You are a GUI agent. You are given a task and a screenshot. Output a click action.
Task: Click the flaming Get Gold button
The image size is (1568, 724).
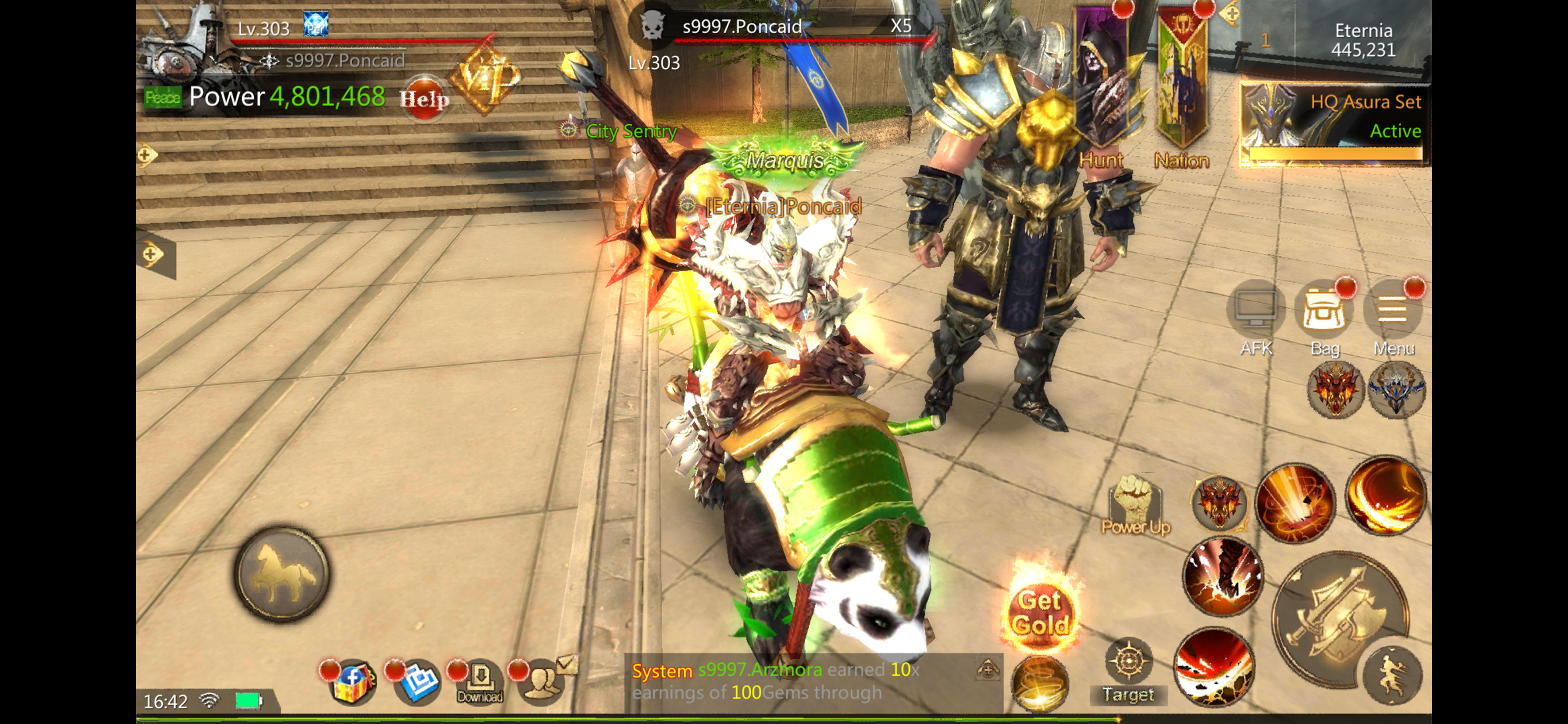pos(1040,612)
